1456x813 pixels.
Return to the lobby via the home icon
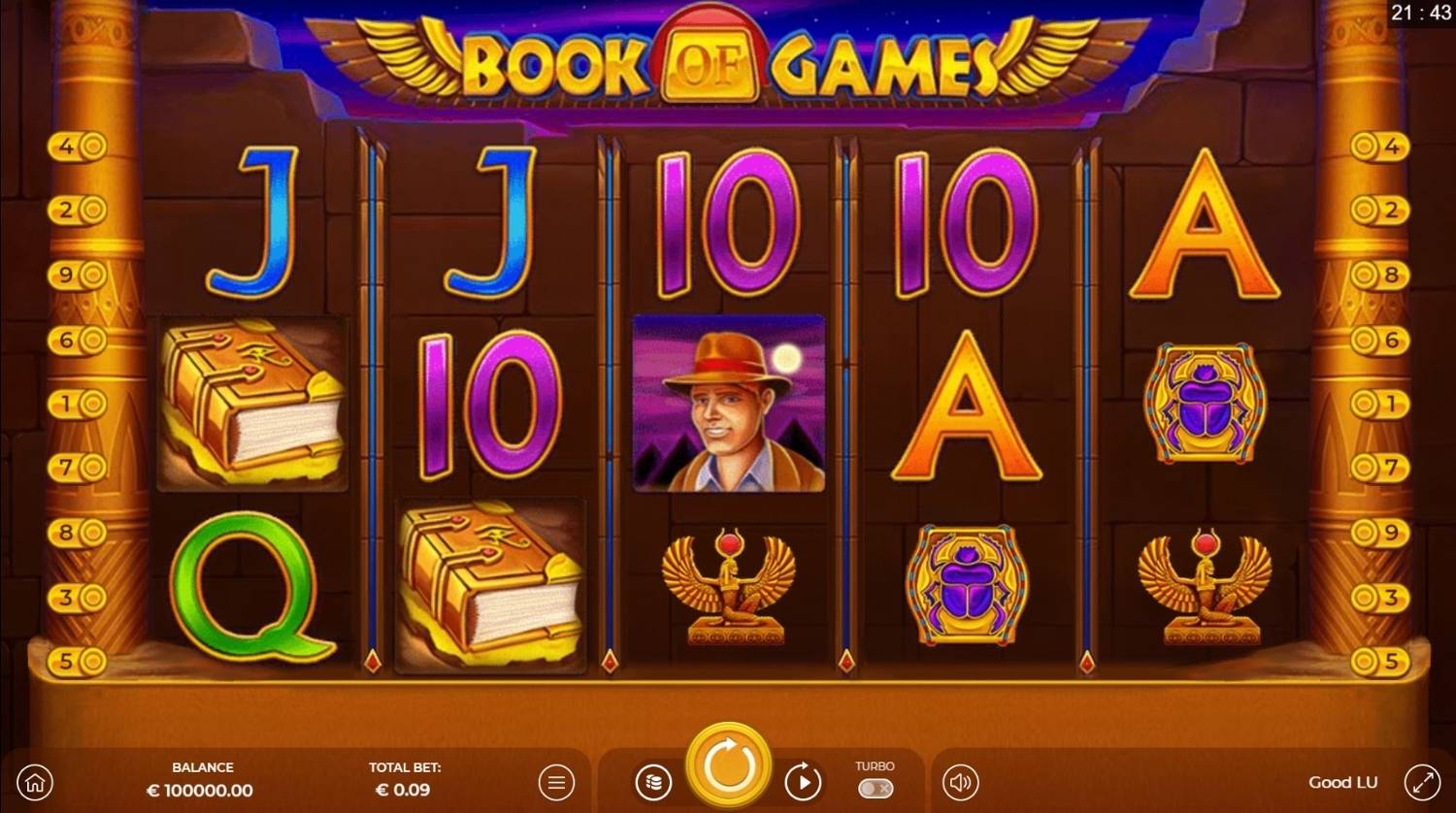(35, 782)
